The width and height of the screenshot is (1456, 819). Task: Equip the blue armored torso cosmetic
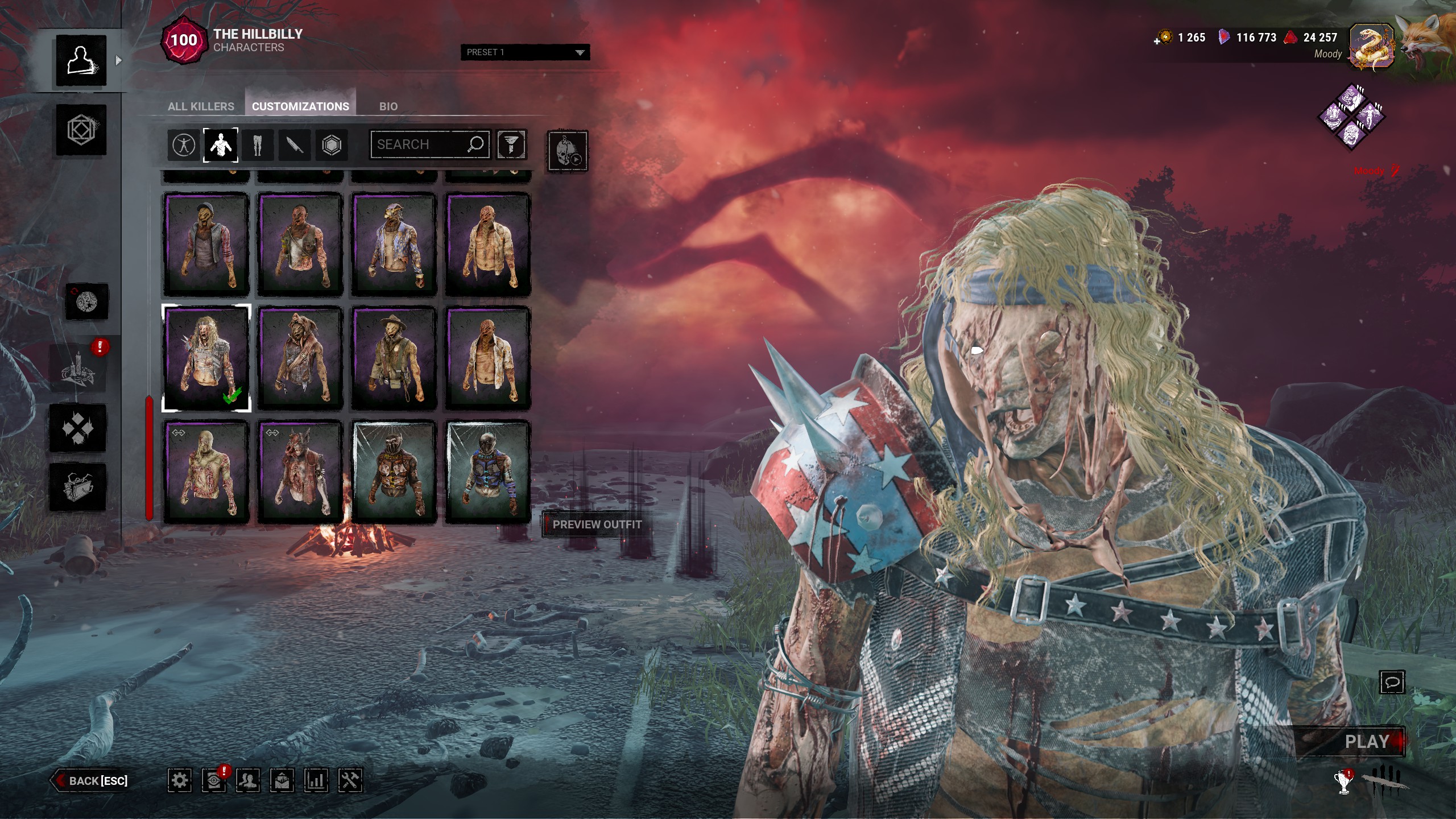(x=487, y=472)
